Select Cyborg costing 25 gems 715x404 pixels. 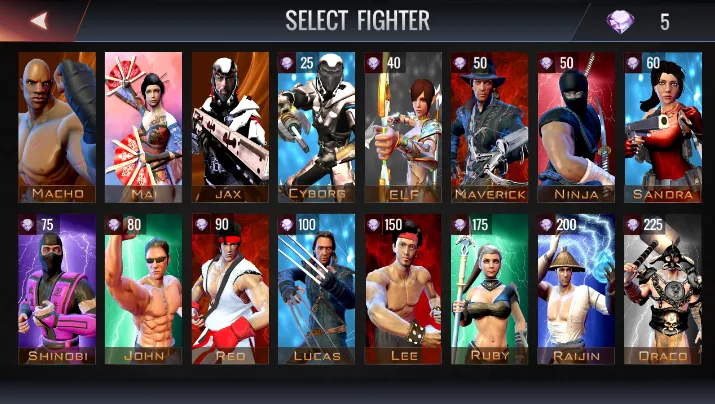tap(317, 127)
